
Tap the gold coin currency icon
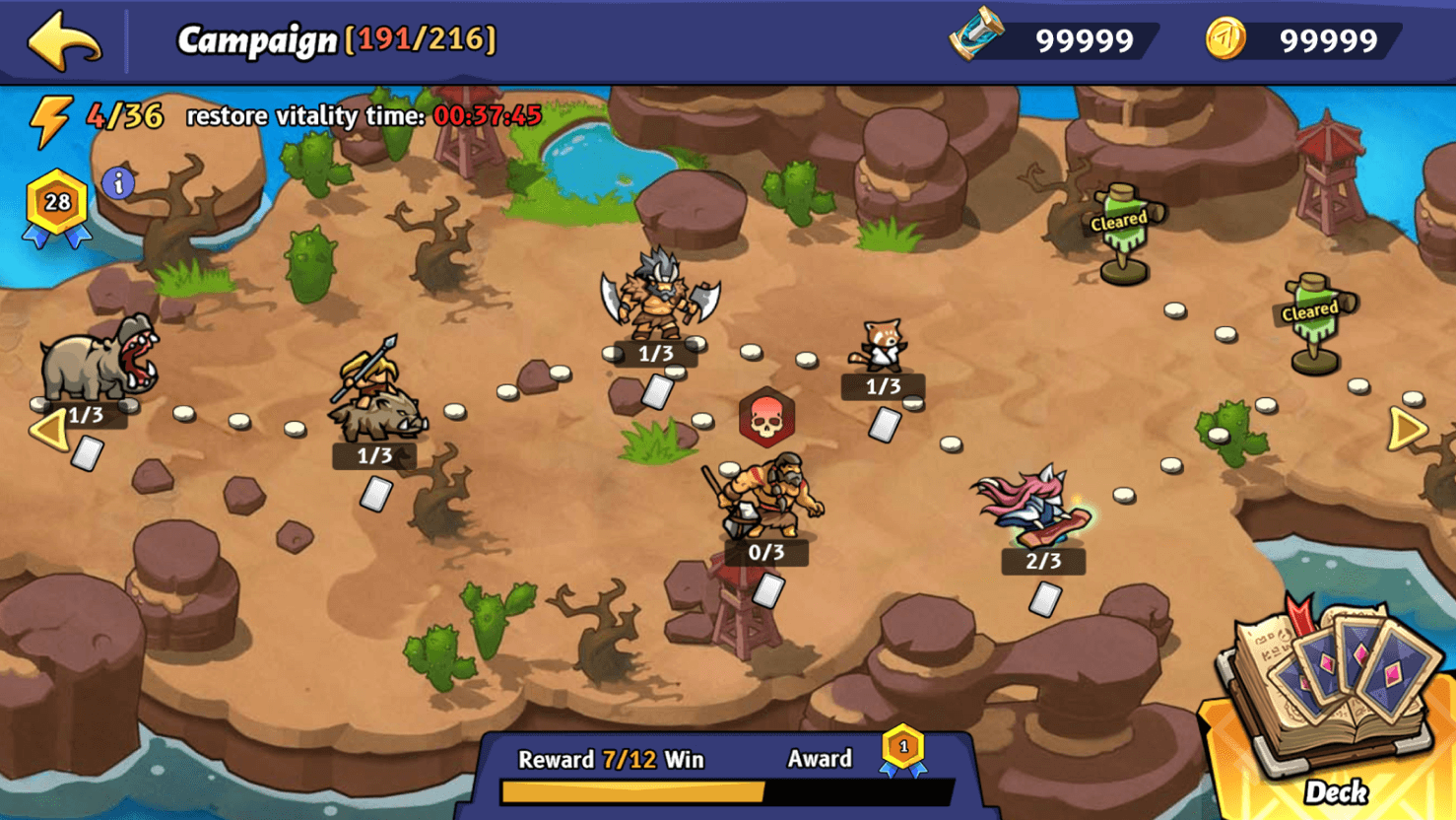(1225, 40)
